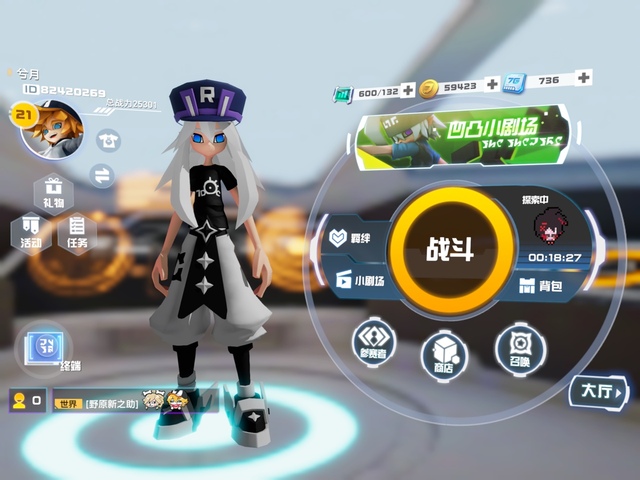Visit the 商店 shop
The image size is (640, 480).
click(444, 355)
